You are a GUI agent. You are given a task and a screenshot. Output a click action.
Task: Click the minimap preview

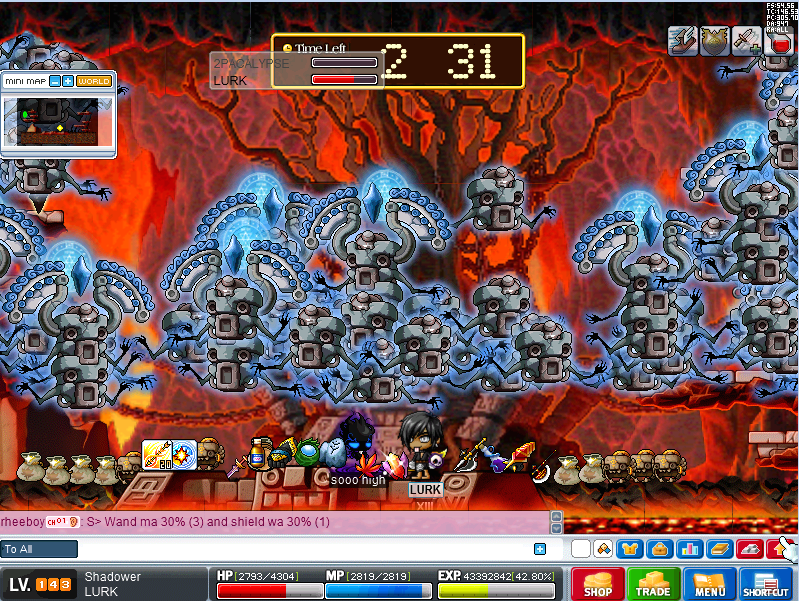click(x=57, y=120)
